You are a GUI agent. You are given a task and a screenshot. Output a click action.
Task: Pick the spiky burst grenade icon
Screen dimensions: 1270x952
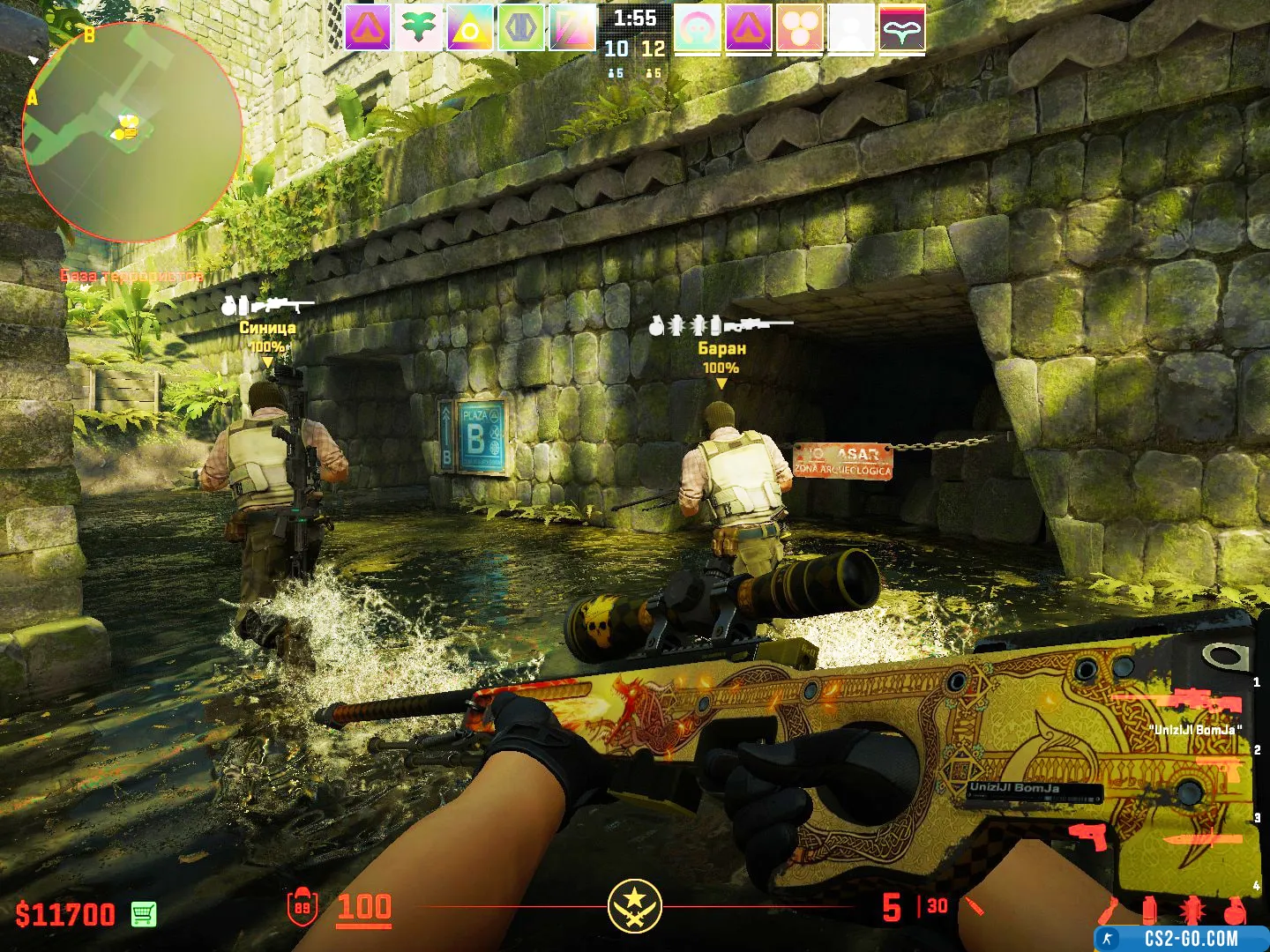[x=1191, y=910]
